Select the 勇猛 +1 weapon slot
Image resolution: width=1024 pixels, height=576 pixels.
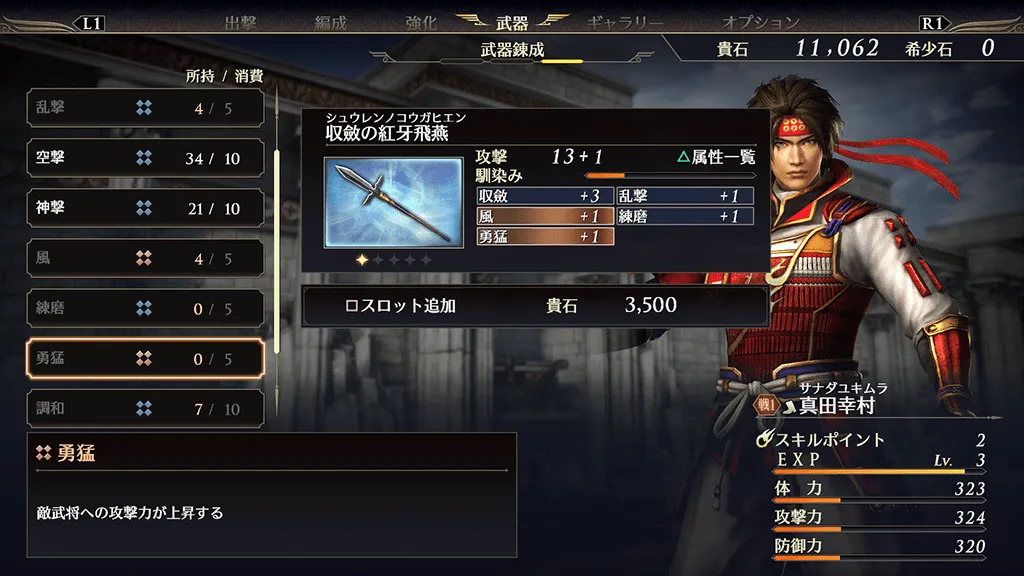pyautogui.click(x=544, y=237)
